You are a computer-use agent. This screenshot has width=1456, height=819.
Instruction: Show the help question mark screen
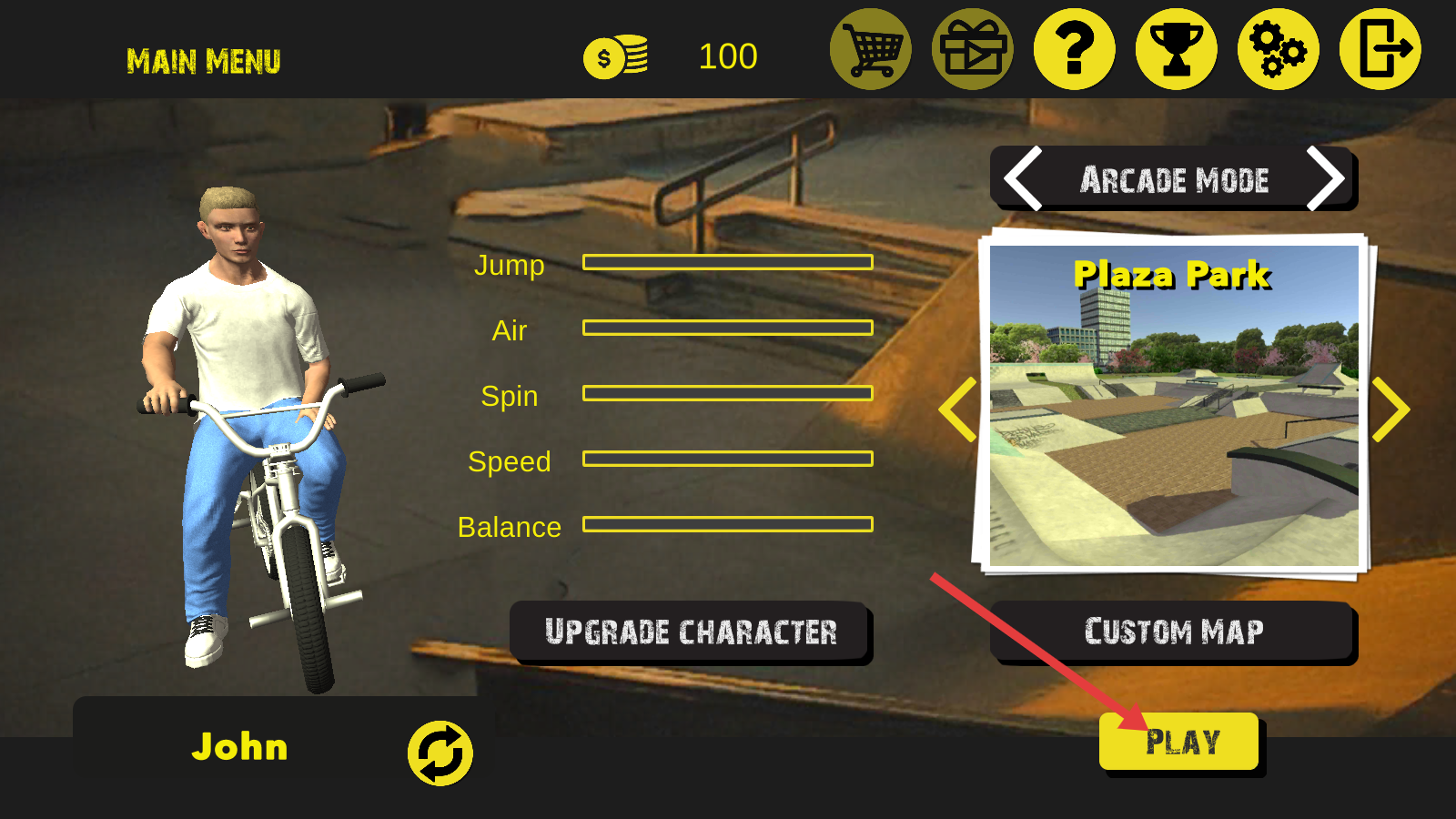[x=1075, y=49]
